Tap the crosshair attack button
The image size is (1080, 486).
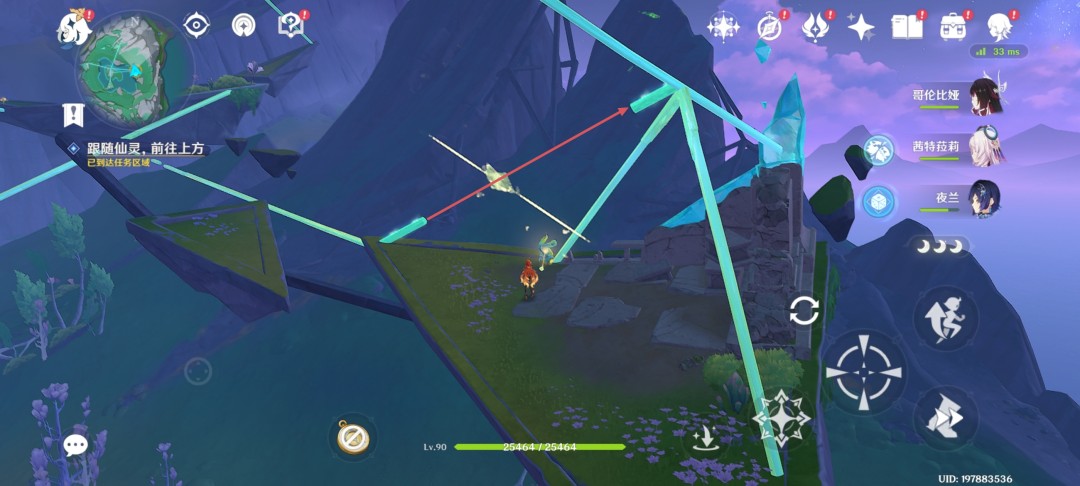tap(863, 373)
